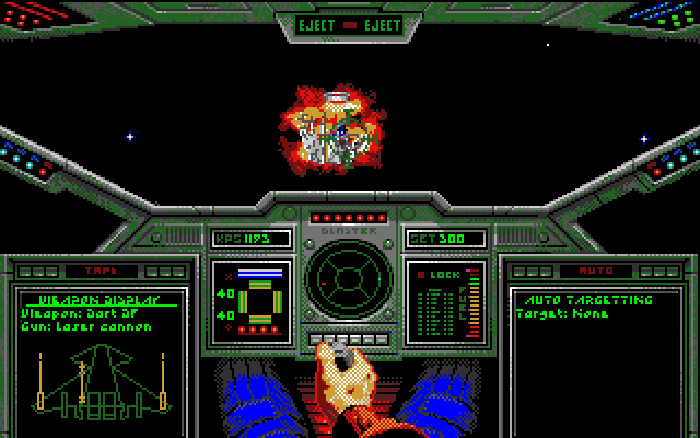Select the Weapon Display monitor
This screenshot has width=700, height=438.
[98, 355]
